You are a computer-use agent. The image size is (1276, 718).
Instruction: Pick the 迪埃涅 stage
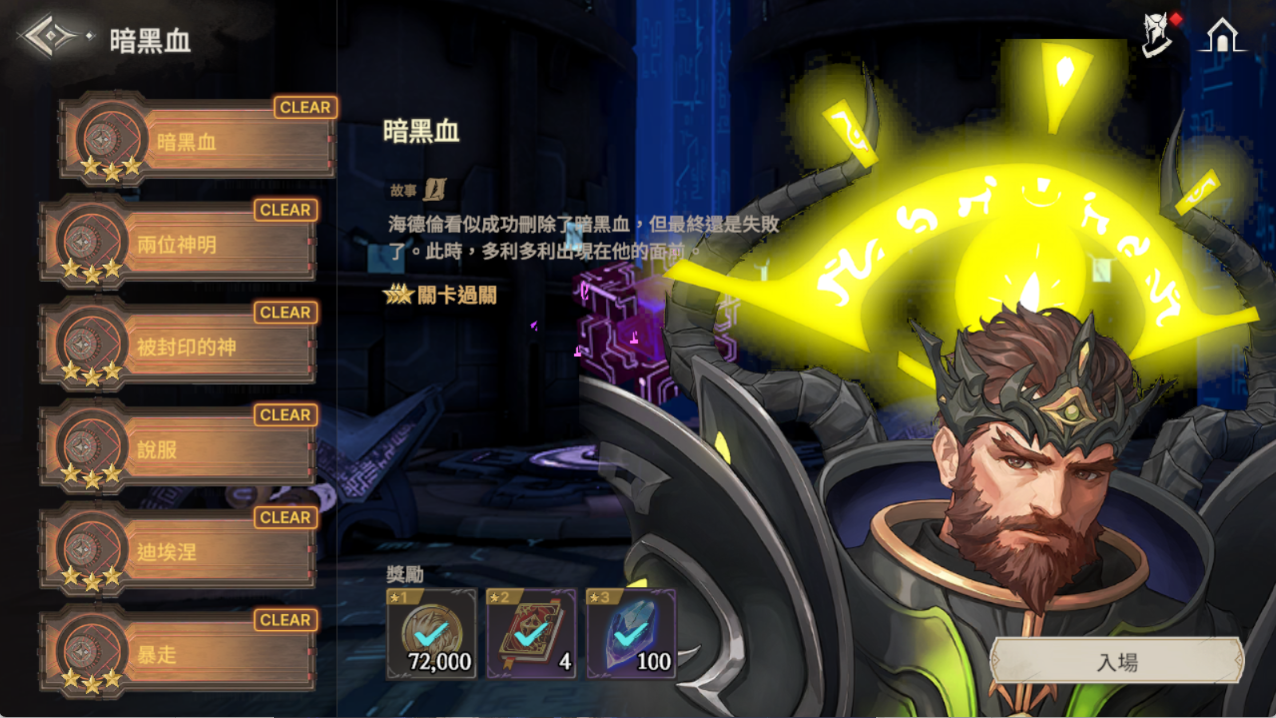pyautogui.click(x=178, y=552)
